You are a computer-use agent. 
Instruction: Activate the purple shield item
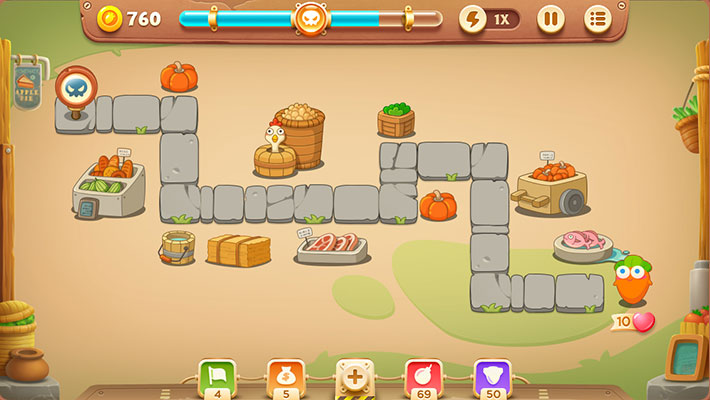coord(492,377)
